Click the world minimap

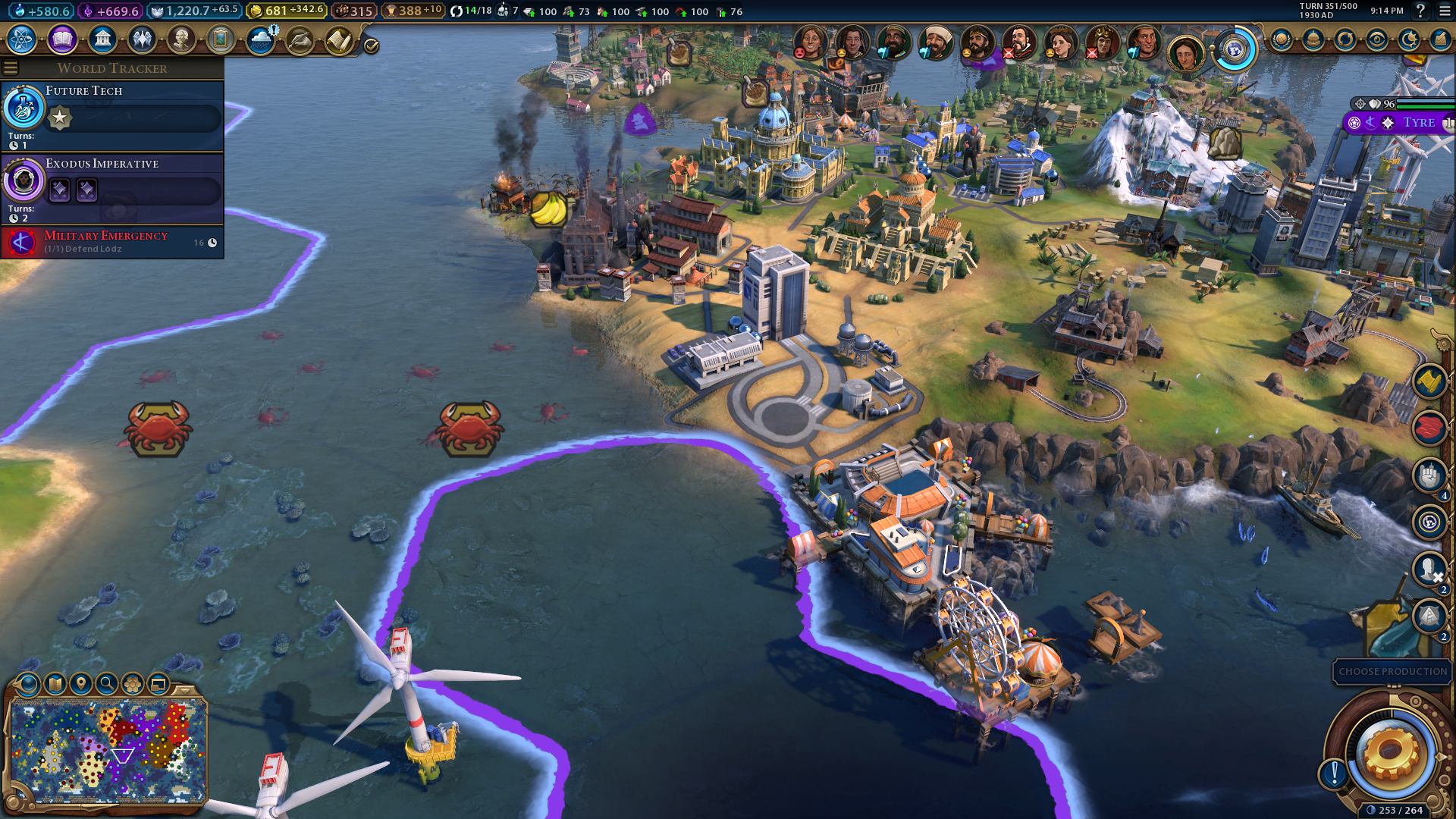point(108,750)
